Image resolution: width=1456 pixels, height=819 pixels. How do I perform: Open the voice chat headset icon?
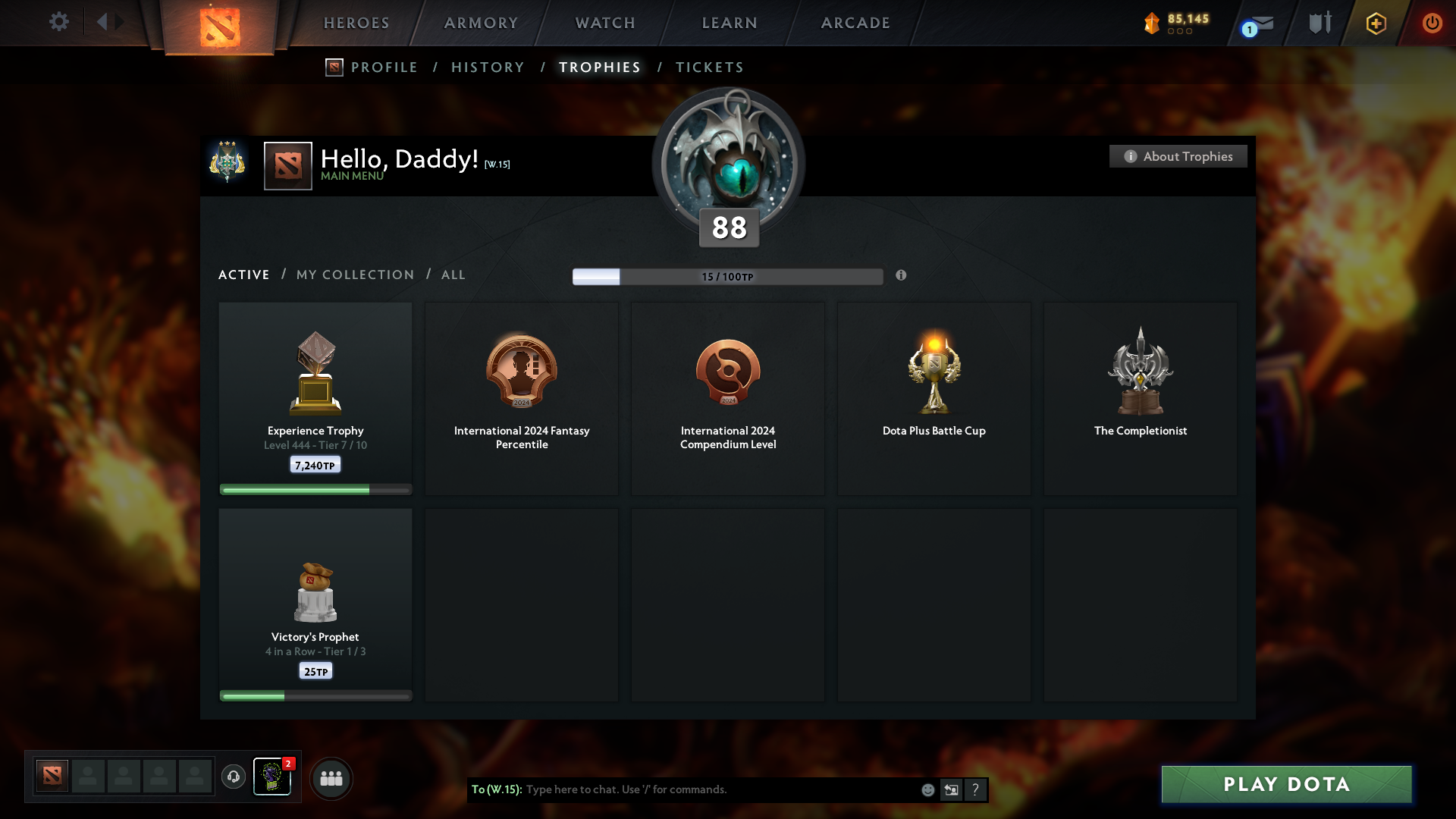234,777
